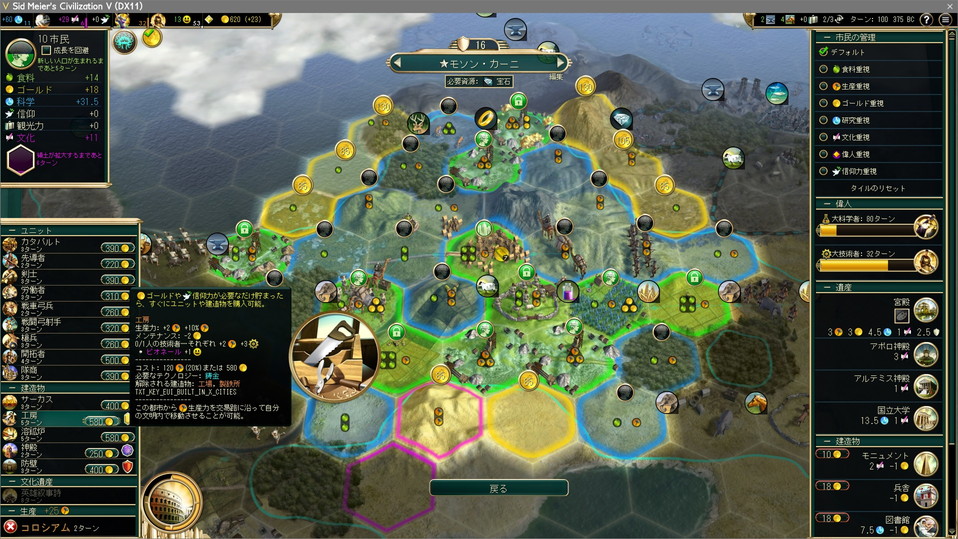
Task: Enable ゴールド重視 gold focus
Action: click(x=825, y=103)
